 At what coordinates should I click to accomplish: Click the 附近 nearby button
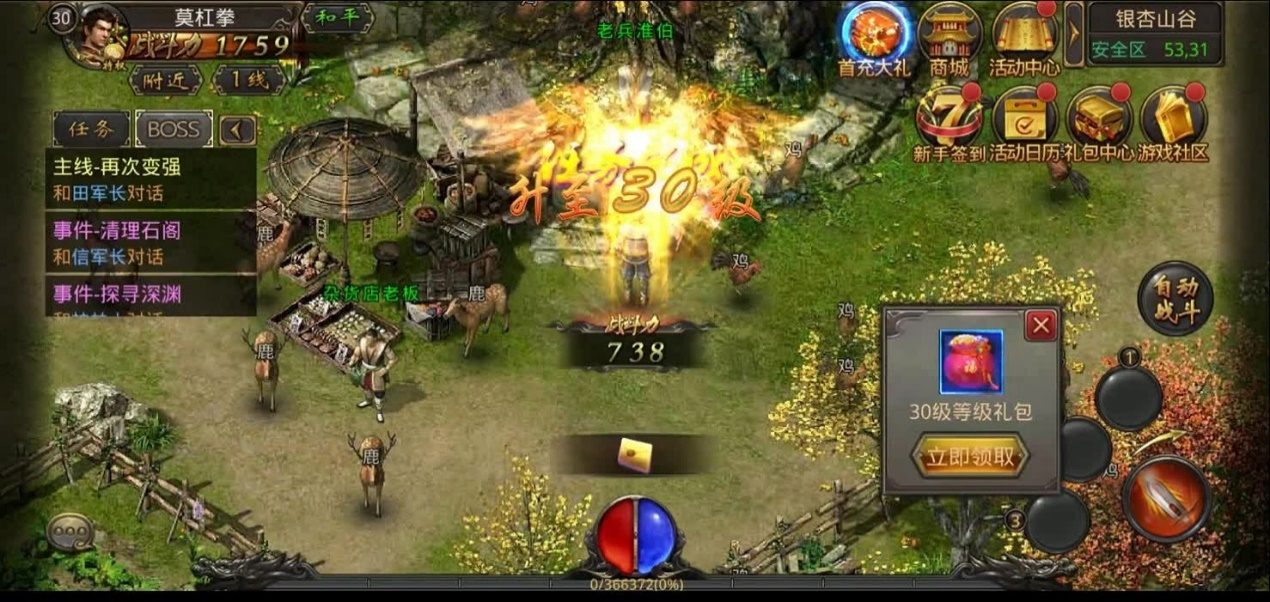coord(166,81)
